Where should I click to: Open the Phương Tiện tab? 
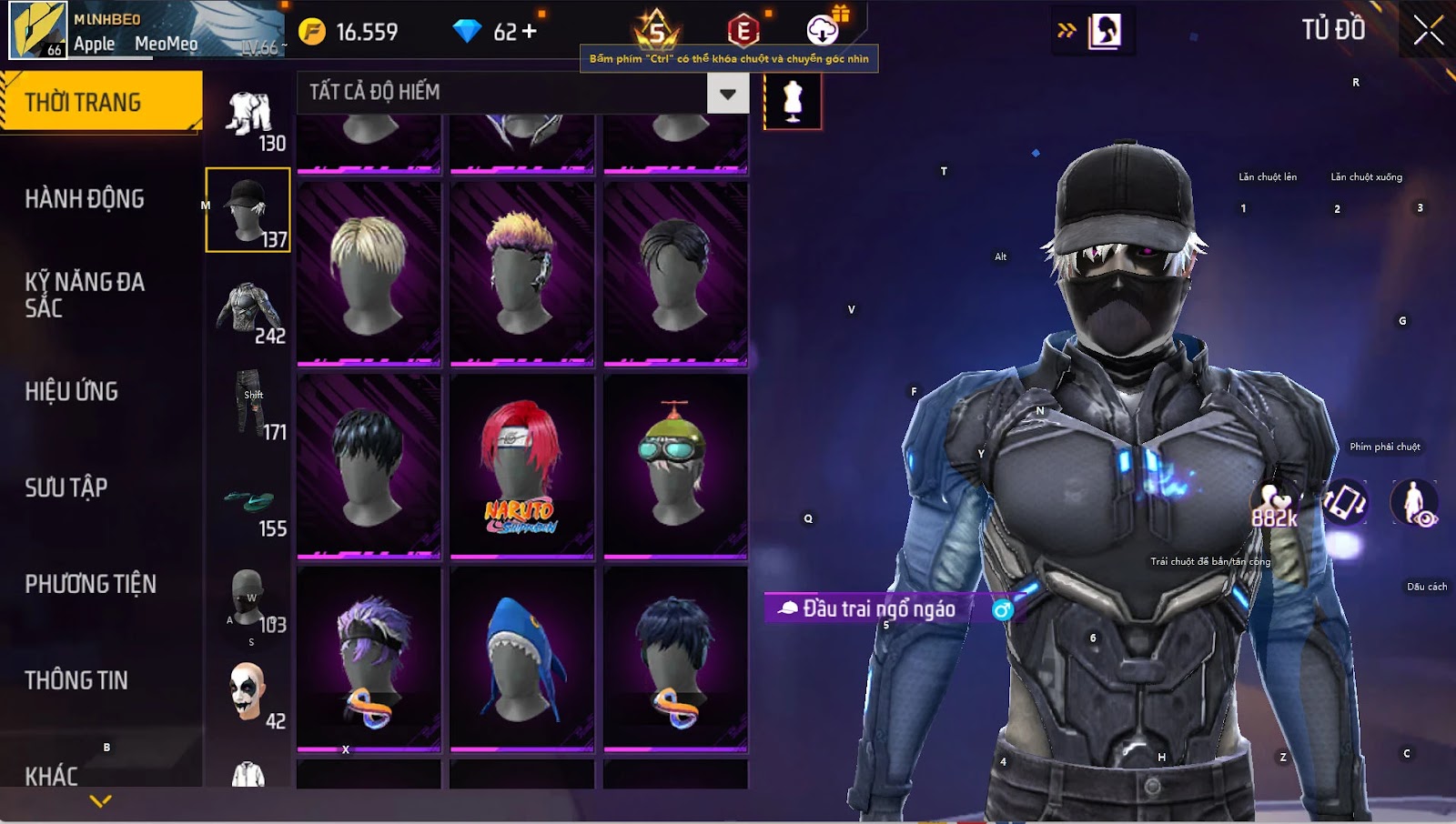point(90,584)
